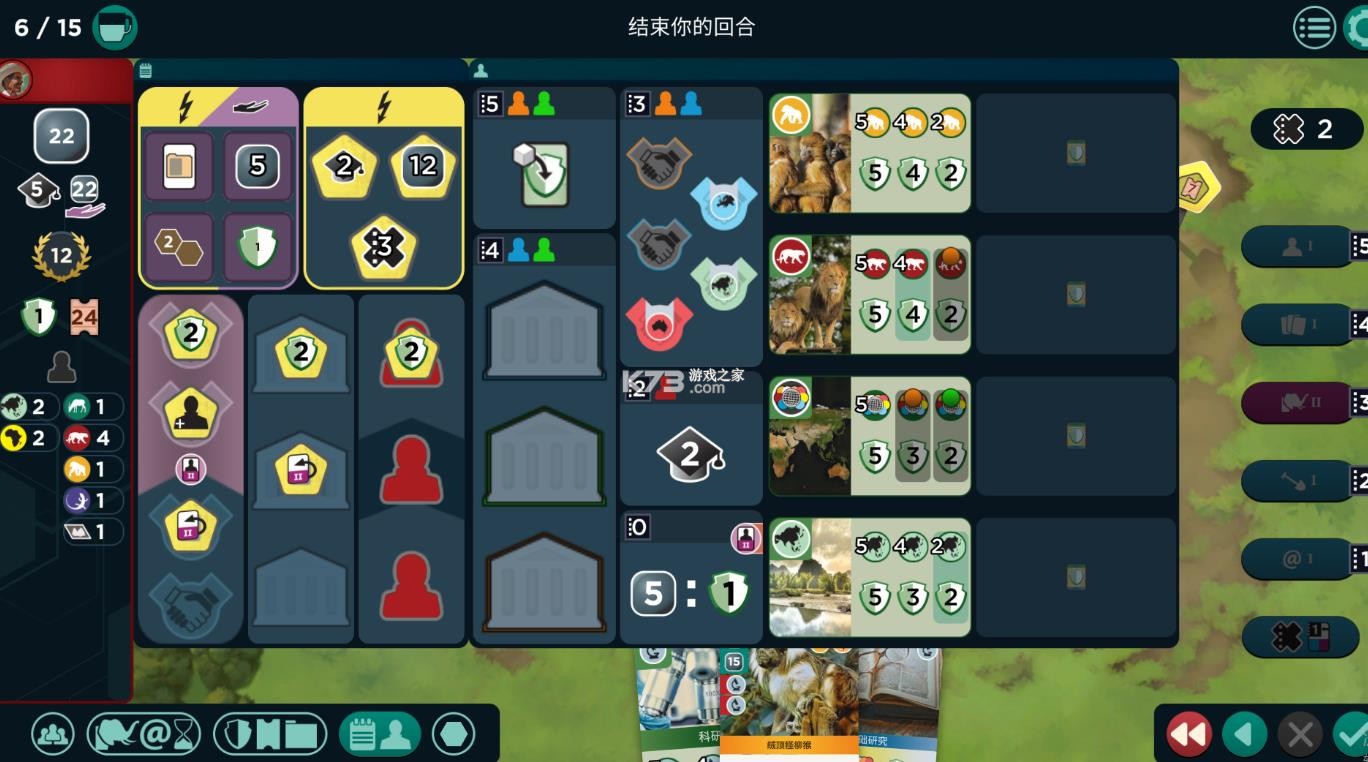1368x762 pixels.
Task: Select the Build action with shovel icon
Action: pos(1297,481)
